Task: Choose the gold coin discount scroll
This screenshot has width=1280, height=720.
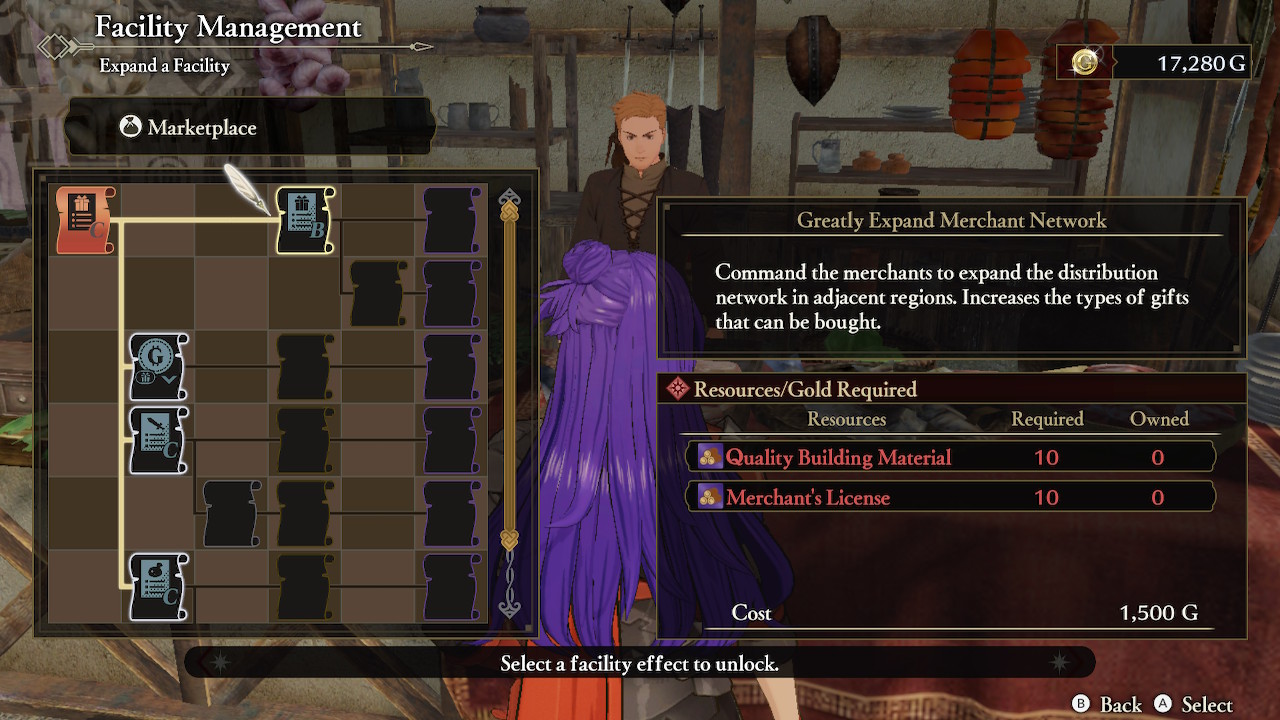Action: (x=158, y=367)
